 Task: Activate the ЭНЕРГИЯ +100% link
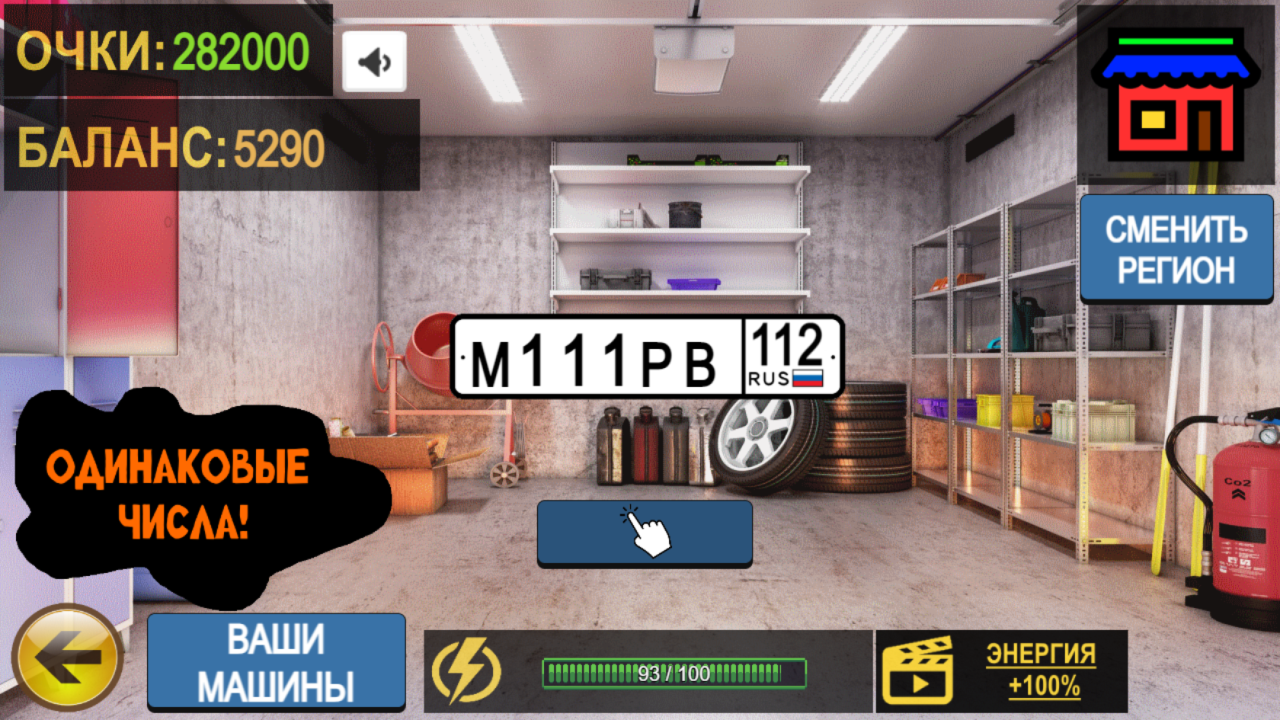click(x=1040, y=670)
